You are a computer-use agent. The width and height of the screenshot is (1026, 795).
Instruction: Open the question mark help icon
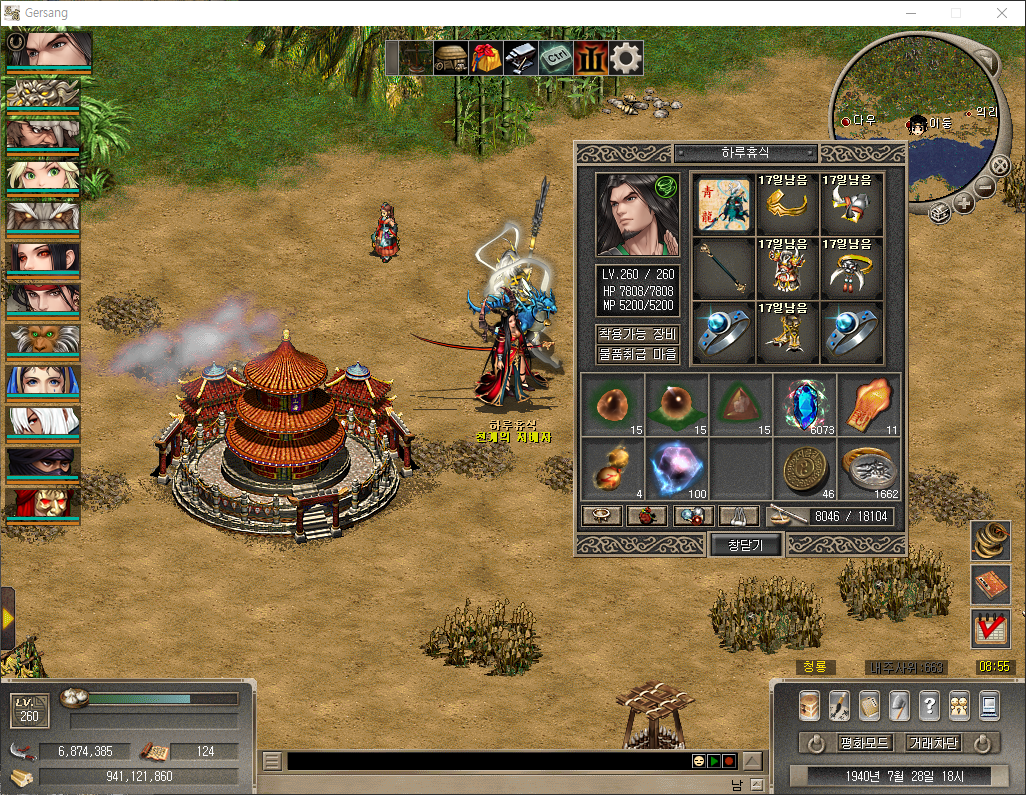(929, 705)
